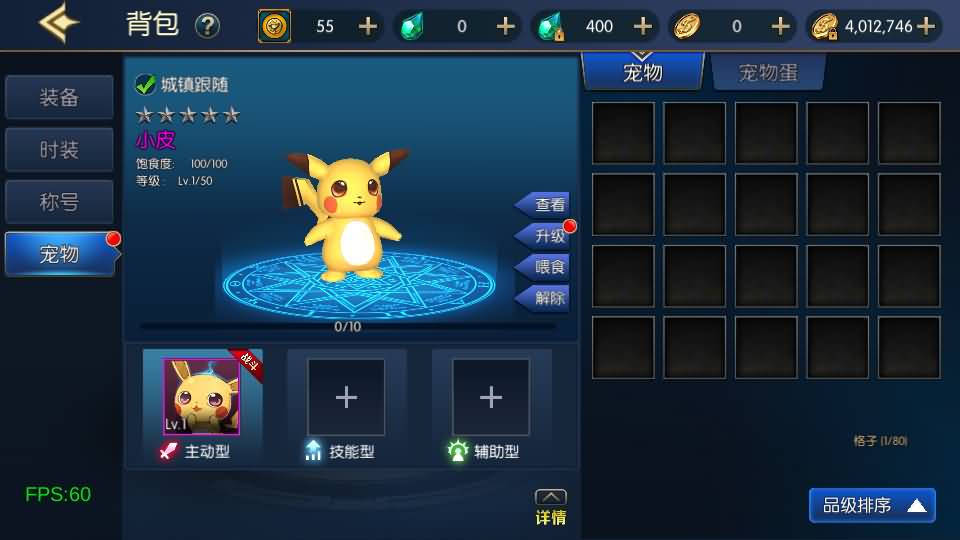Click the 查看 view button
Screen dimensions: 960x540
pos(545,205)
